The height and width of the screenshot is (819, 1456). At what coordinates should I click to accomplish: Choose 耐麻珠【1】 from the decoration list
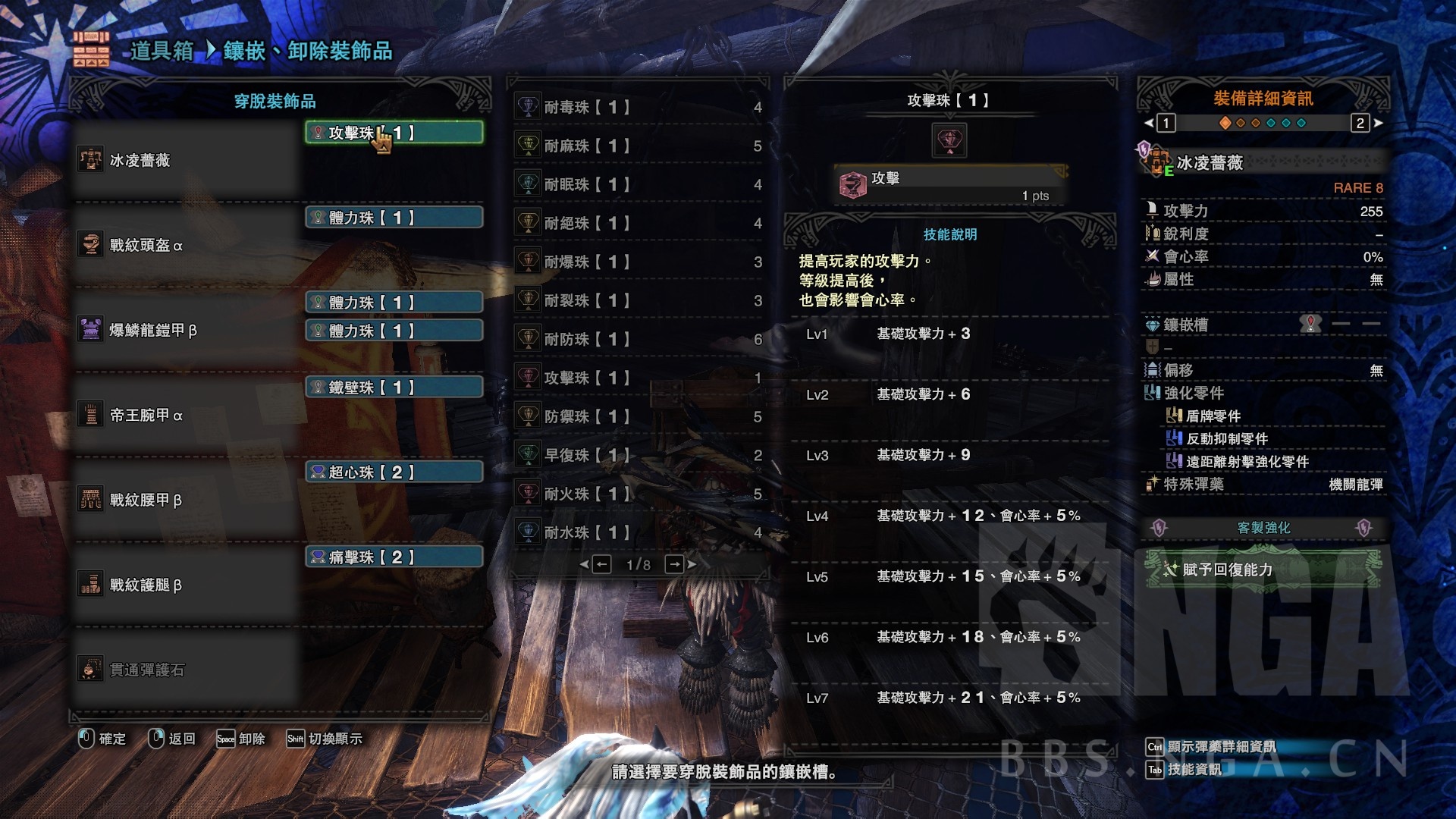(639, 146)
